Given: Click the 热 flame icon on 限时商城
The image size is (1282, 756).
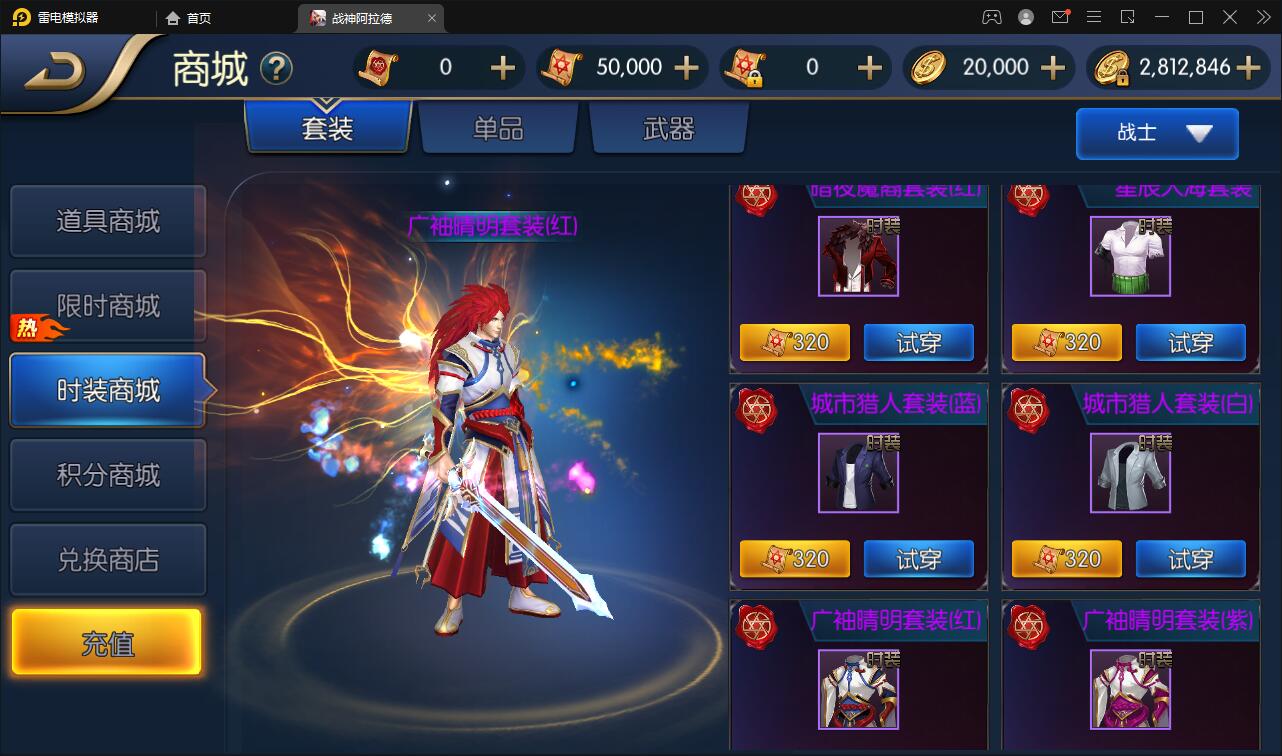Looking at the screenshot, I should (26, 327).
